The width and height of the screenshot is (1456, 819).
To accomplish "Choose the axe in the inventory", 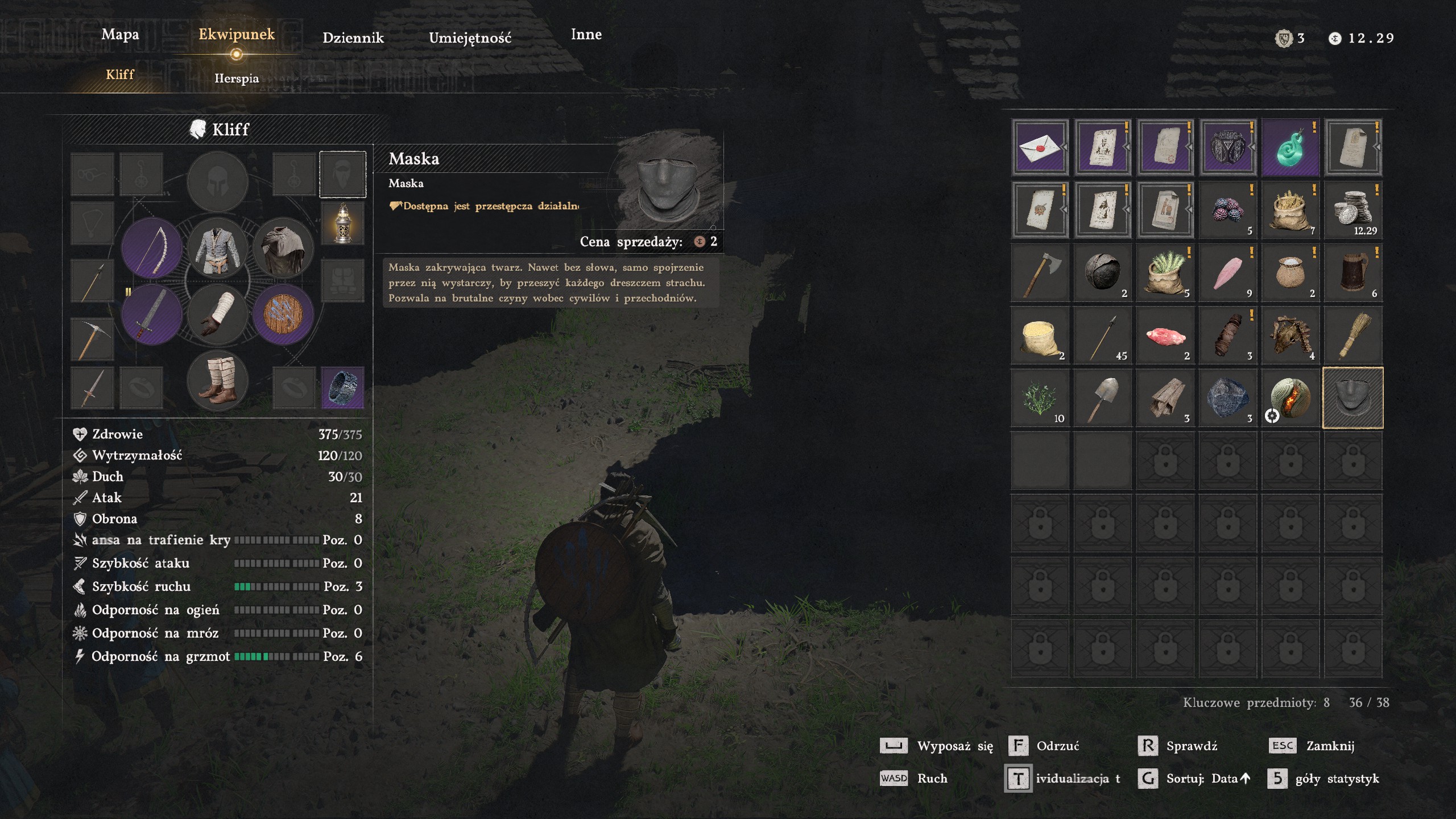I will pos(1040,272).
